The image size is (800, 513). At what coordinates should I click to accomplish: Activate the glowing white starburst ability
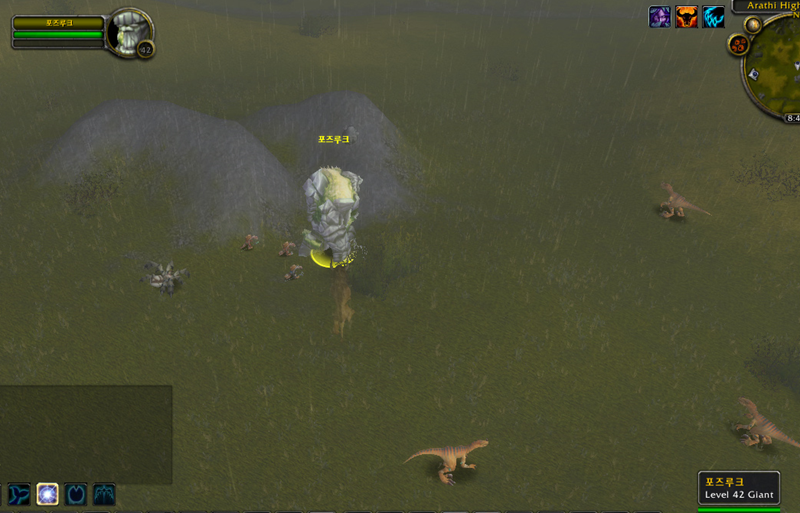(x=47, y=494)
